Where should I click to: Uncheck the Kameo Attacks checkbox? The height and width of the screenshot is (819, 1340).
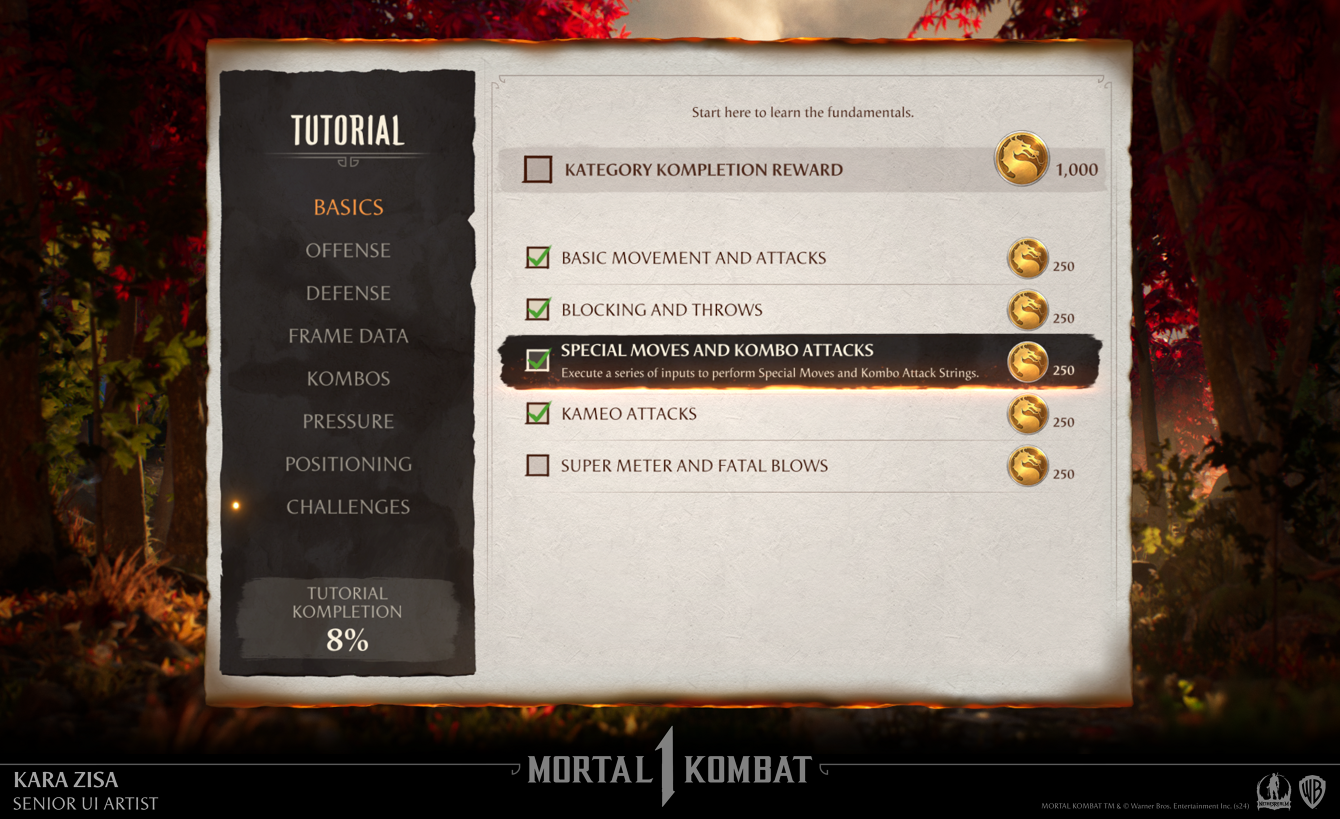[537, 413]
